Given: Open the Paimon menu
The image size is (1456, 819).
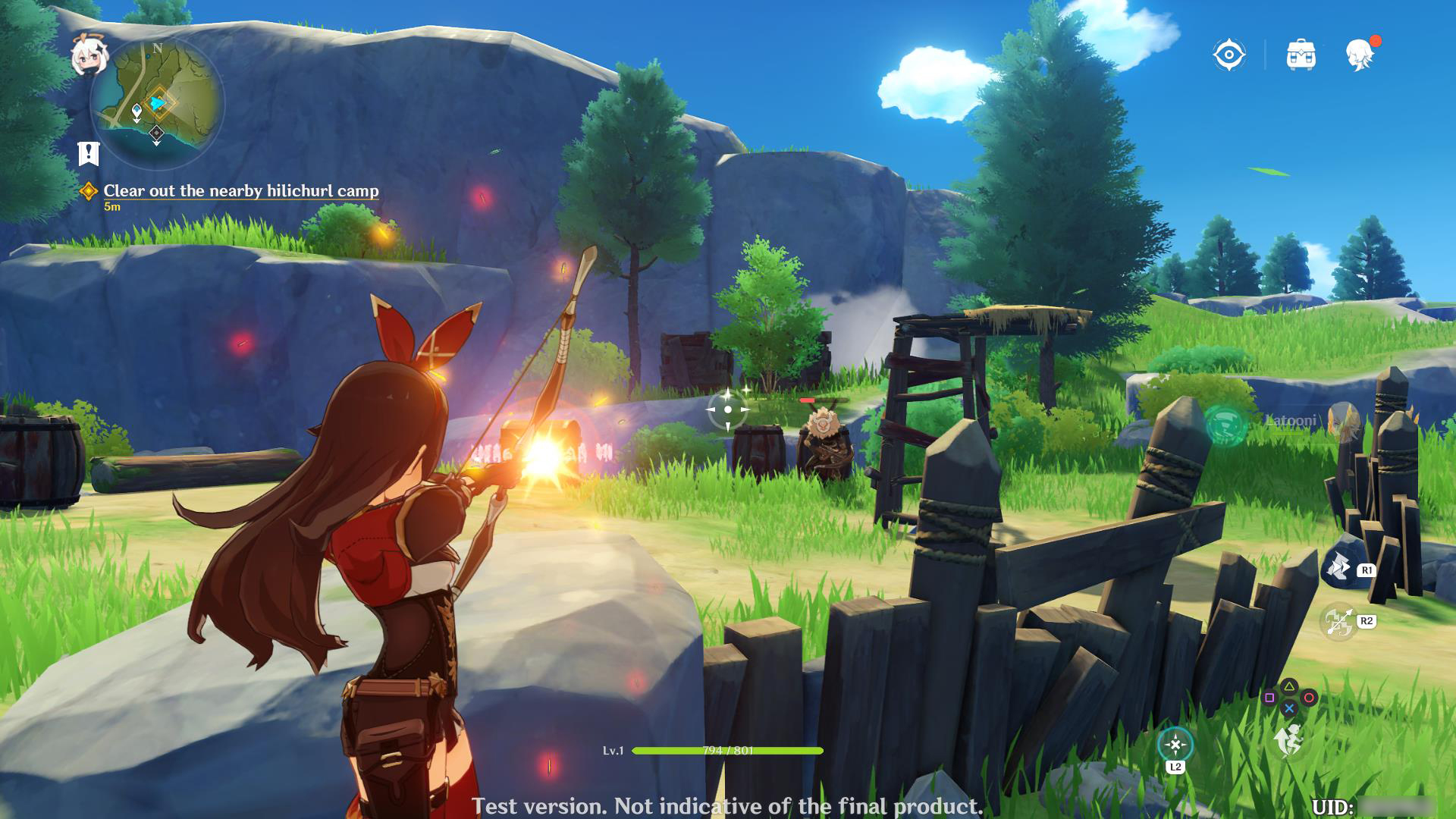Looking at the screenshot, I should 86,55.
